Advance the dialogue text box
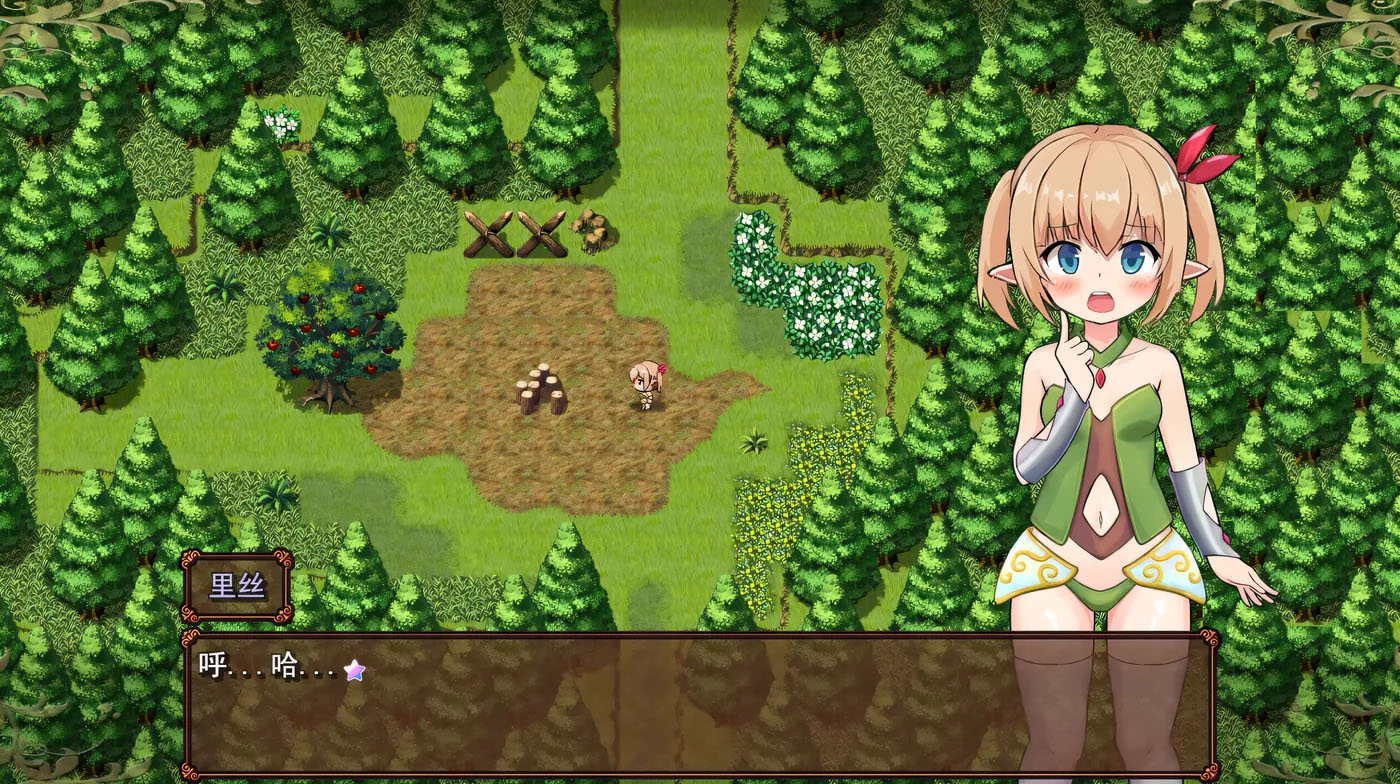This screenshot has height=784, width=1400. (x=698, y=704)
